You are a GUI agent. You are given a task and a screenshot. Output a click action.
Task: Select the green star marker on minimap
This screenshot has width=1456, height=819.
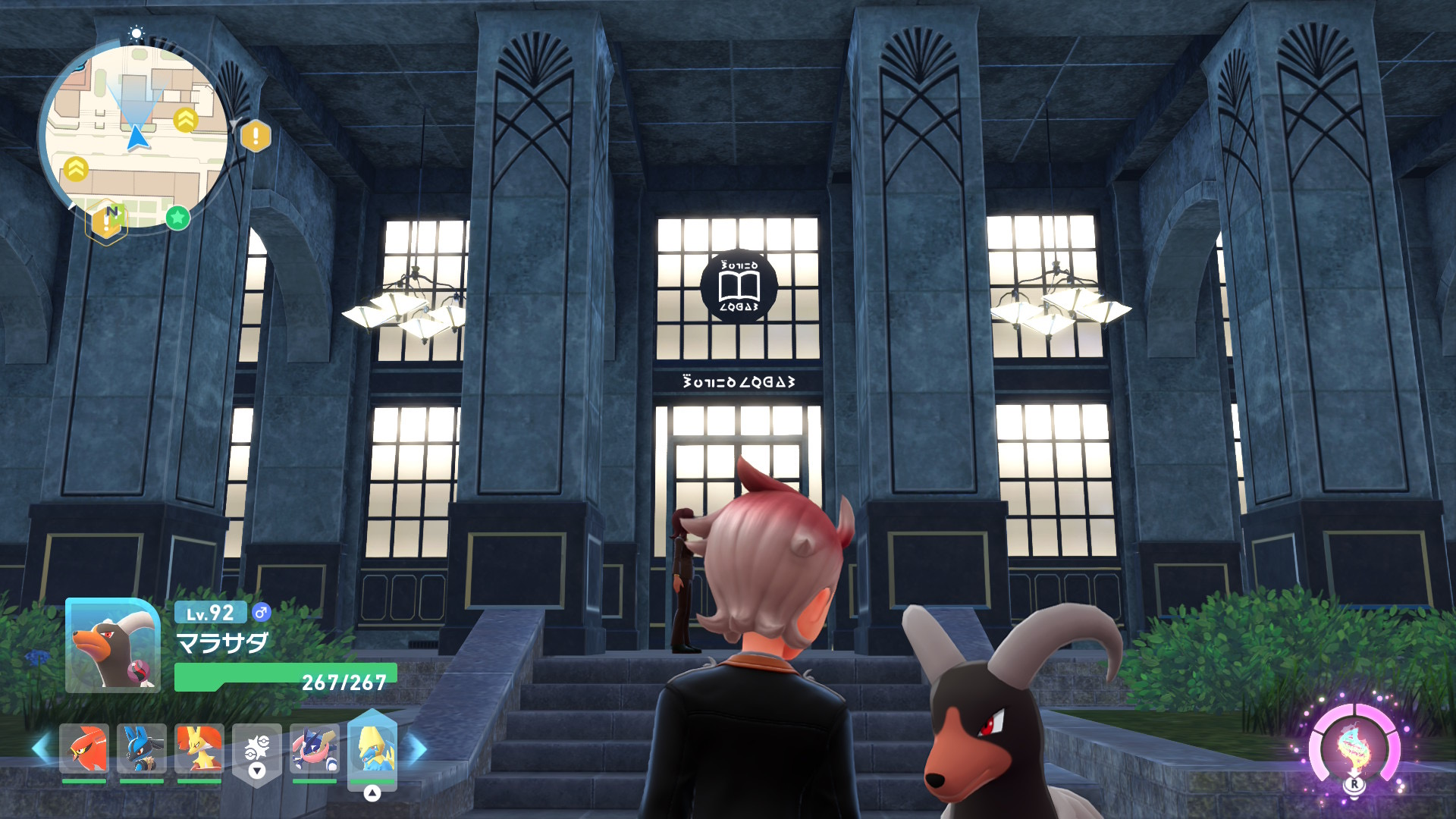pyautogui.click(x=177, y=218)
